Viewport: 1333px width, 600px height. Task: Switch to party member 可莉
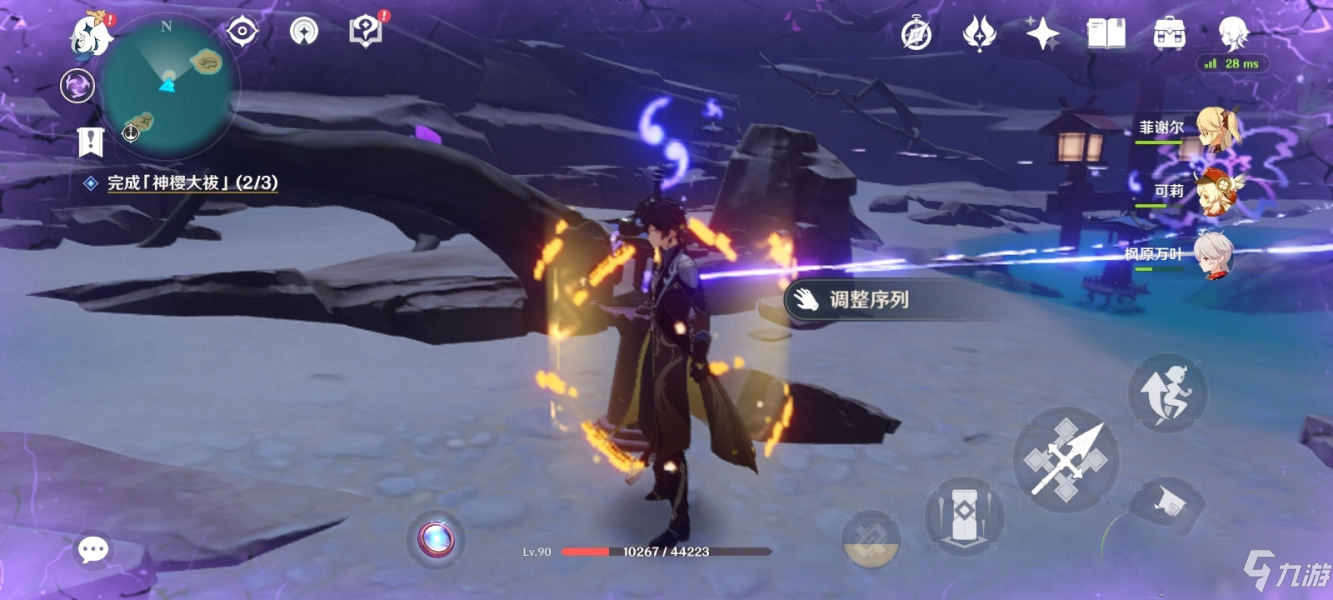pyautogui.click(x=1218, y=192)
